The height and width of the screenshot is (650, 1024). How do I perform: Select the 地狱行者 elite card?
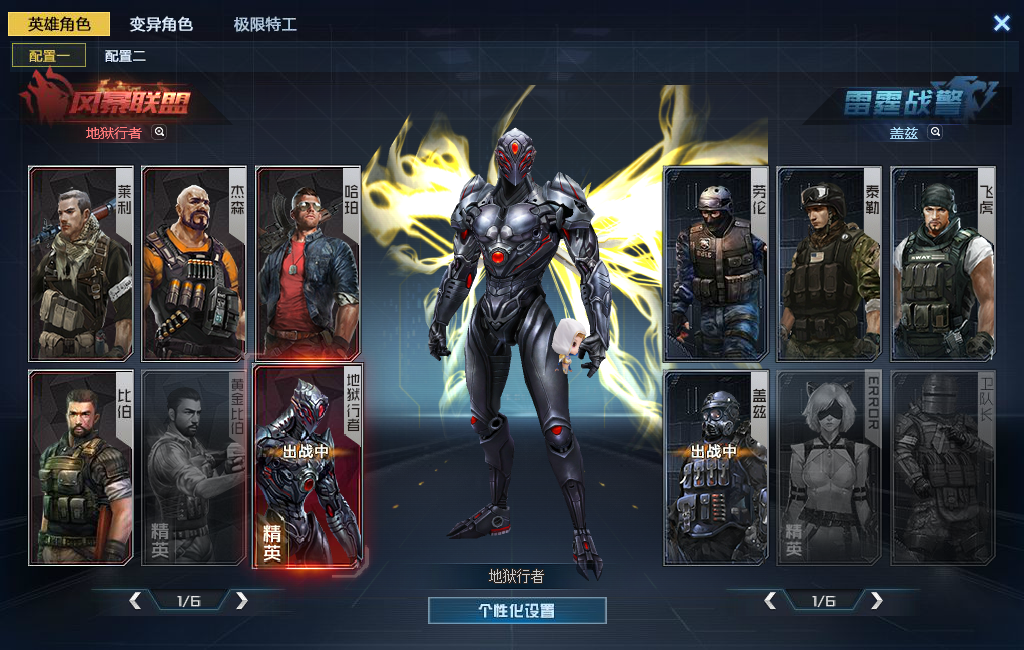pos(308,468)
